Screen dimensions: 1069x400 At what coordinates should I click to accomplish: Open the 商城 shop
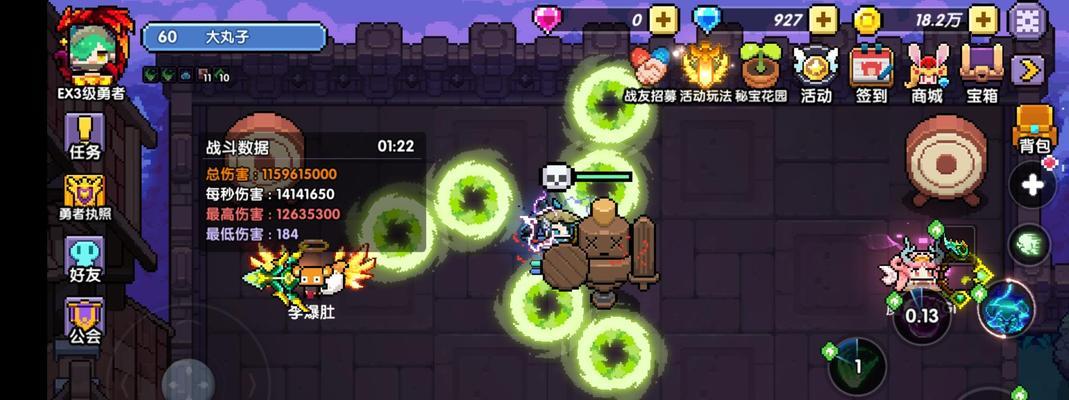click(x=926, y=72)
